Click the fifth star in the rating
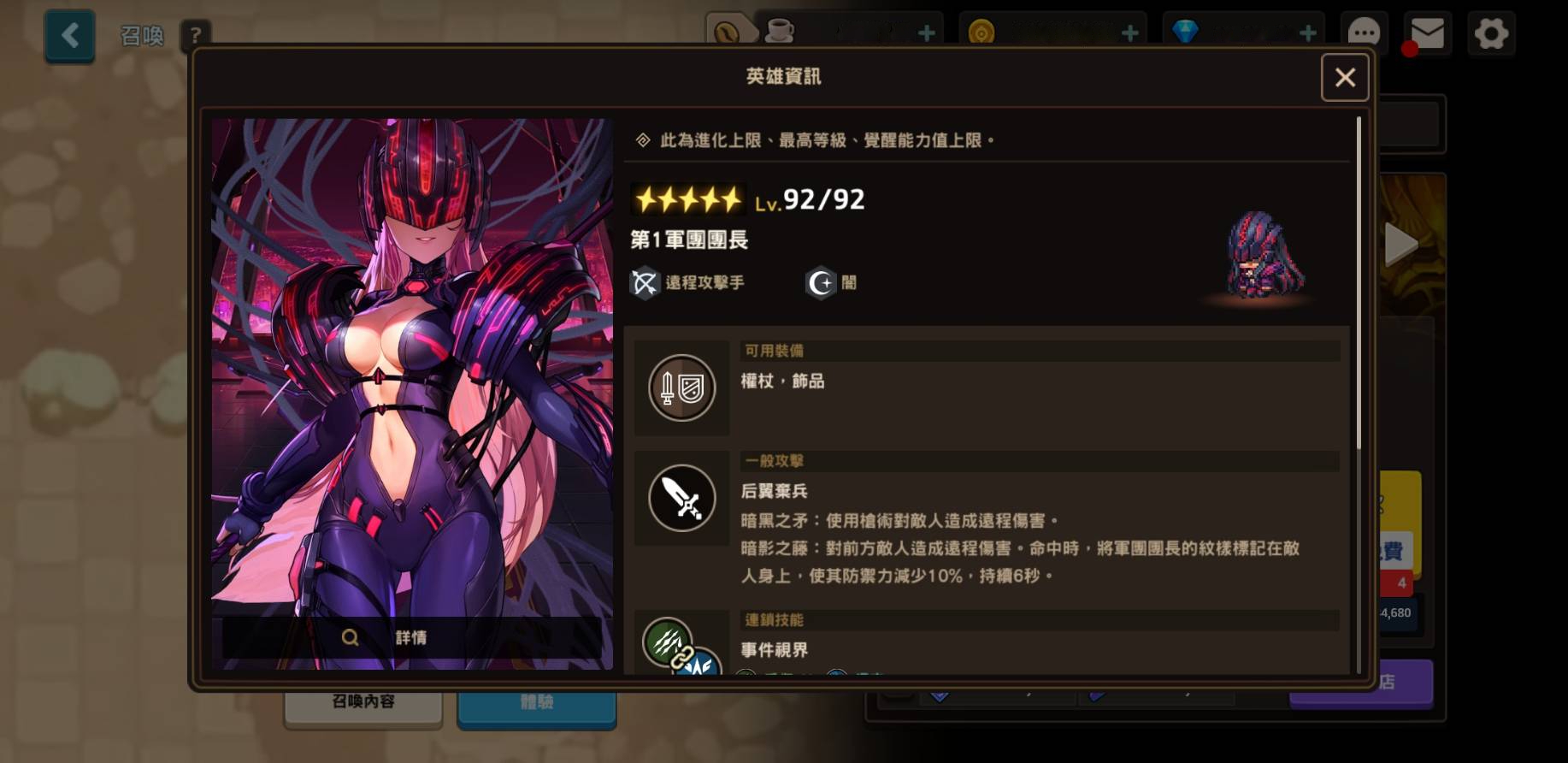Screen dimensions: 1568x763 click(x=733, y=198)
